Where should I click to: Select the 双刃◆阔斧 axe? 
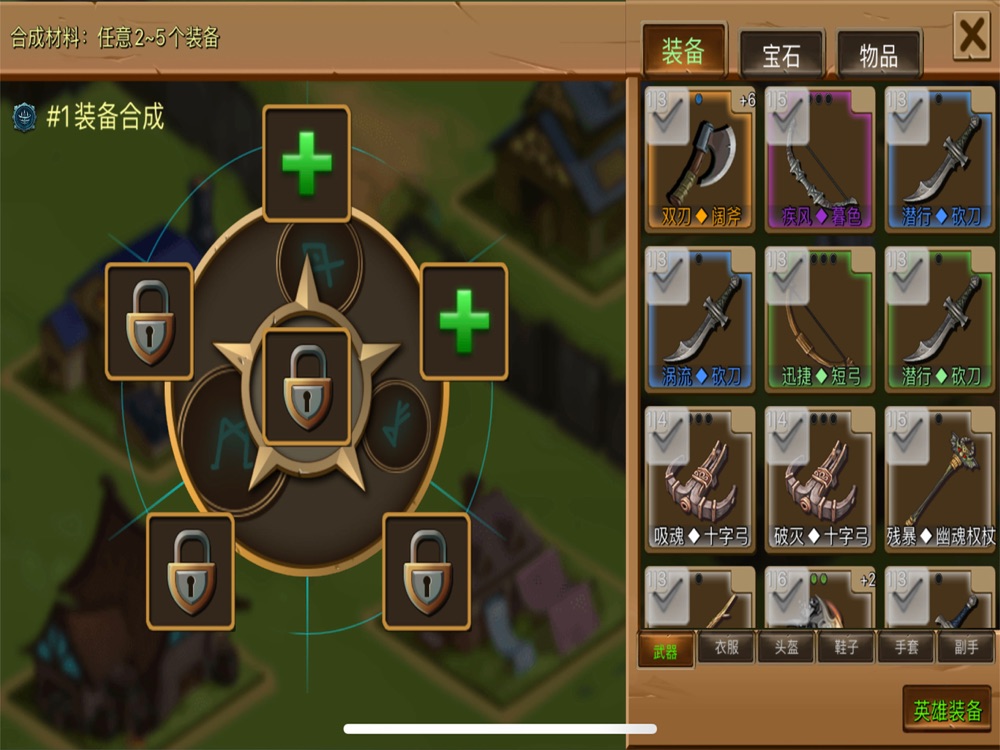coord(700,160)
